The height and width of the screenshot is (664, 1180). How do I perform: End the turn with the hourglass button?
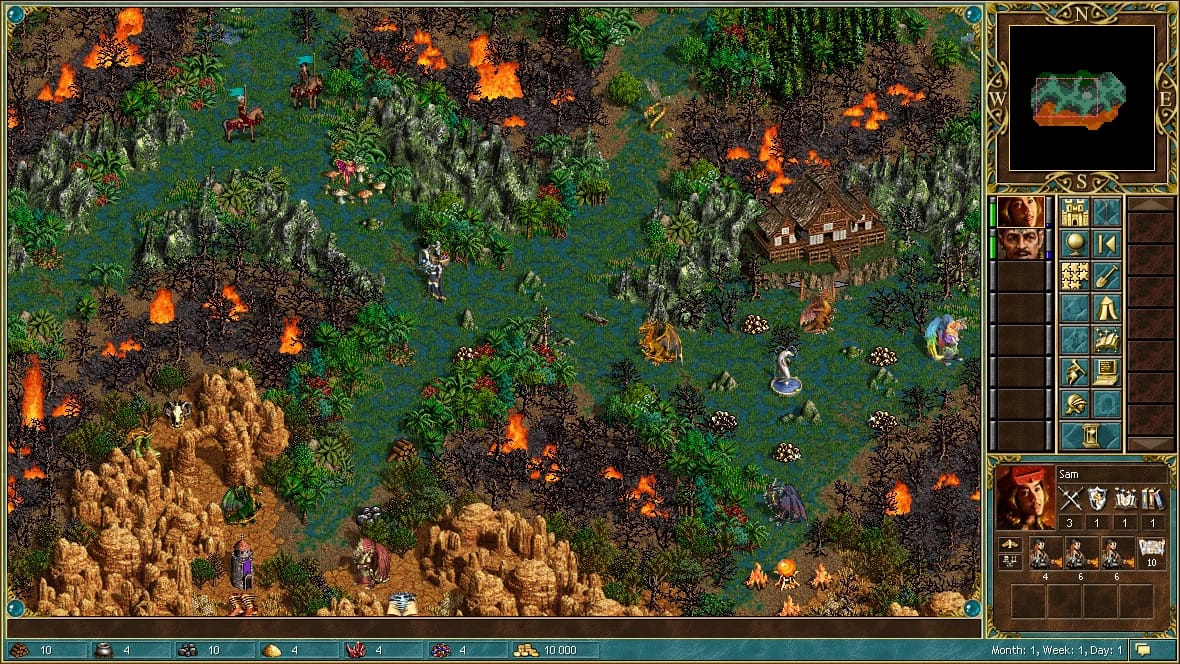[1090, 435]
